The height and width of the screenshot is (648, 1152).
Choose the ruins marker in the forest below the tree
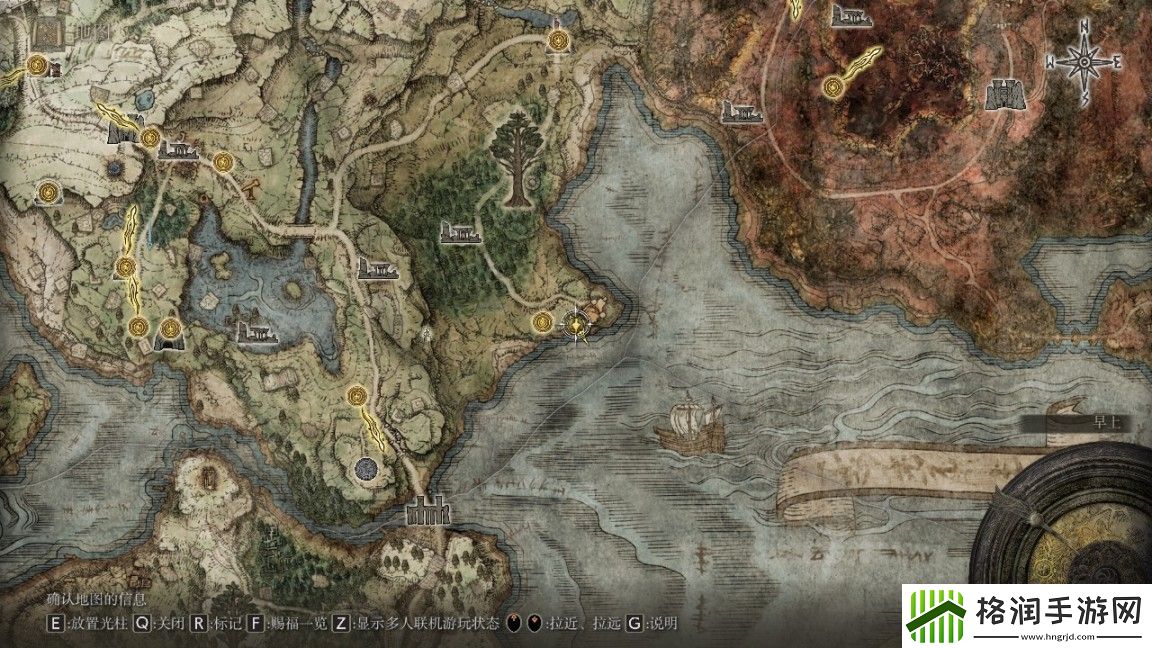click(460, 234)
